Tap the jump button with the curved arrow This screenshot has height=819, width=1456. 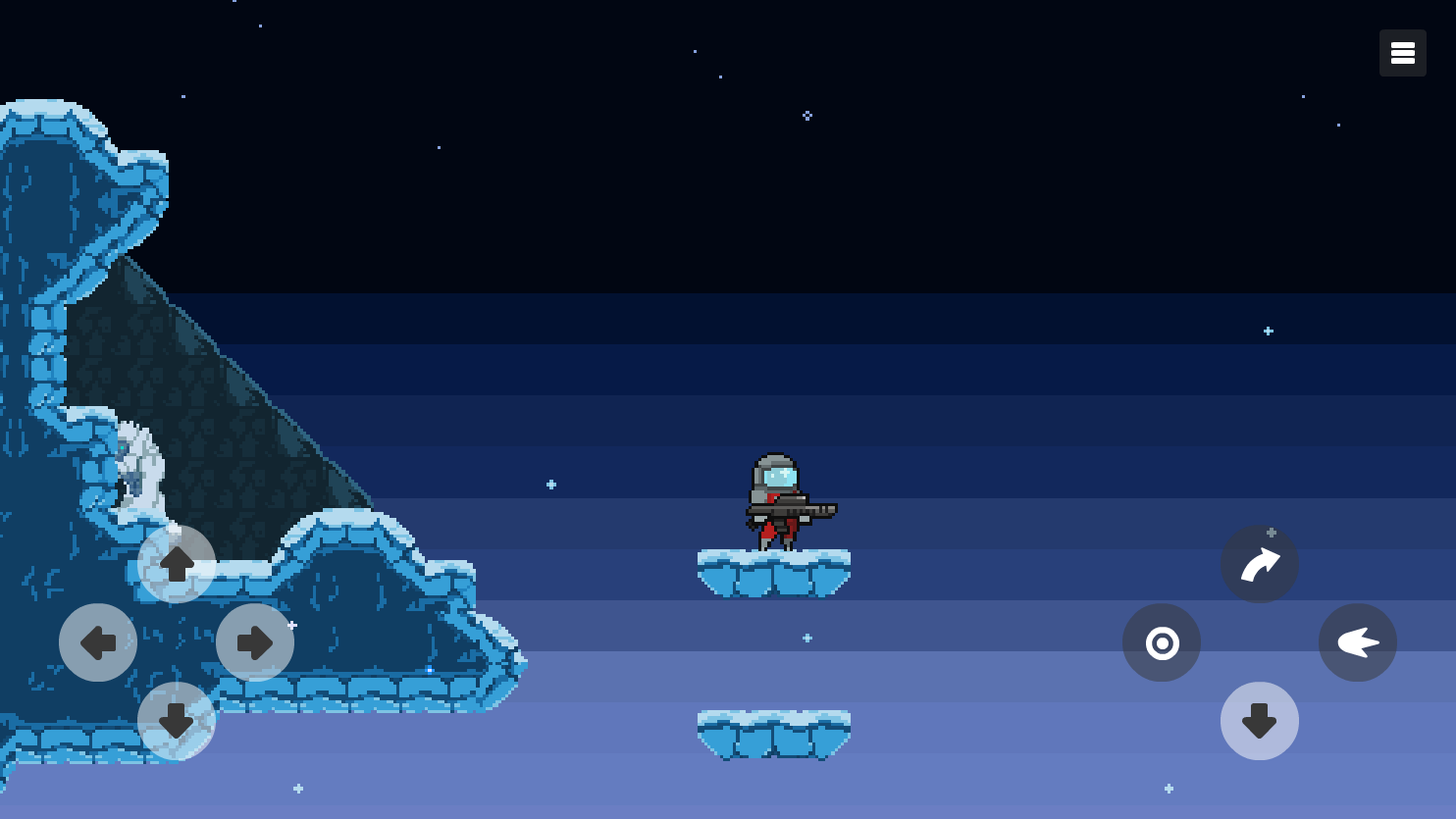pos(1260,564)
